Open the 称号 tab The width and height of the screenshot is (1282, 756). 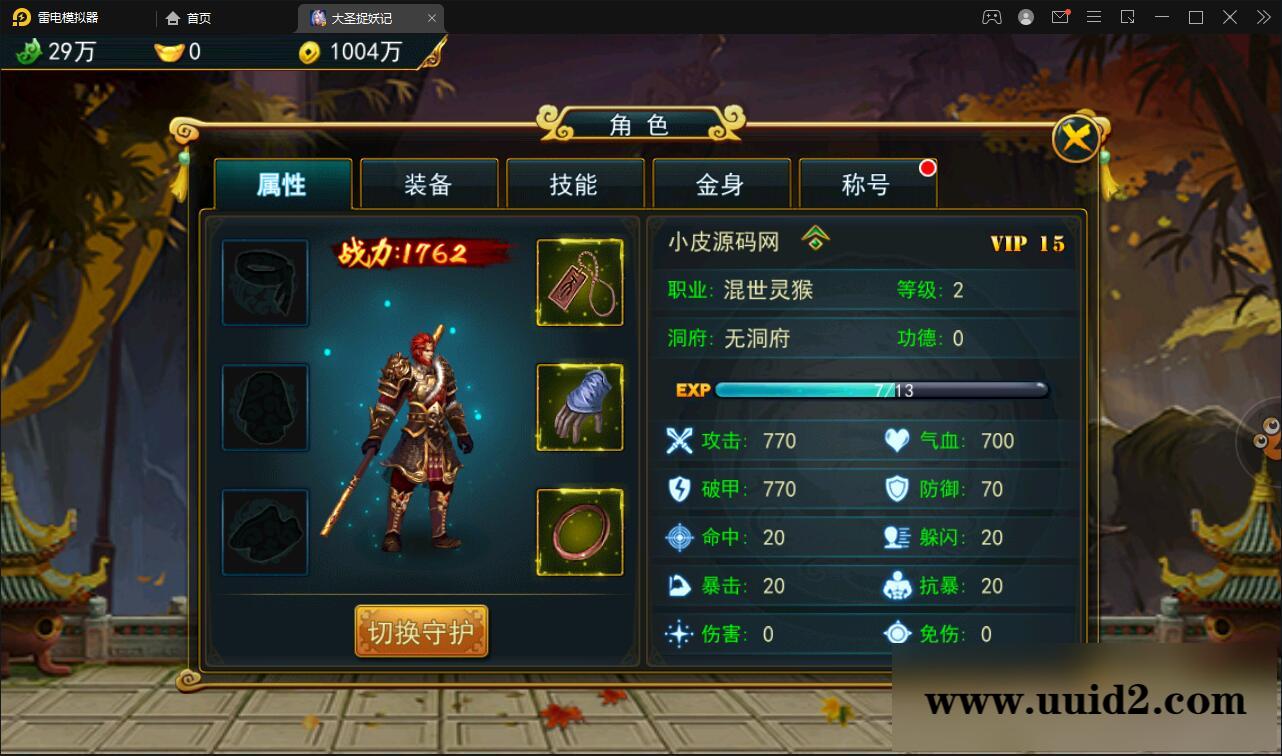pos(866,185)
